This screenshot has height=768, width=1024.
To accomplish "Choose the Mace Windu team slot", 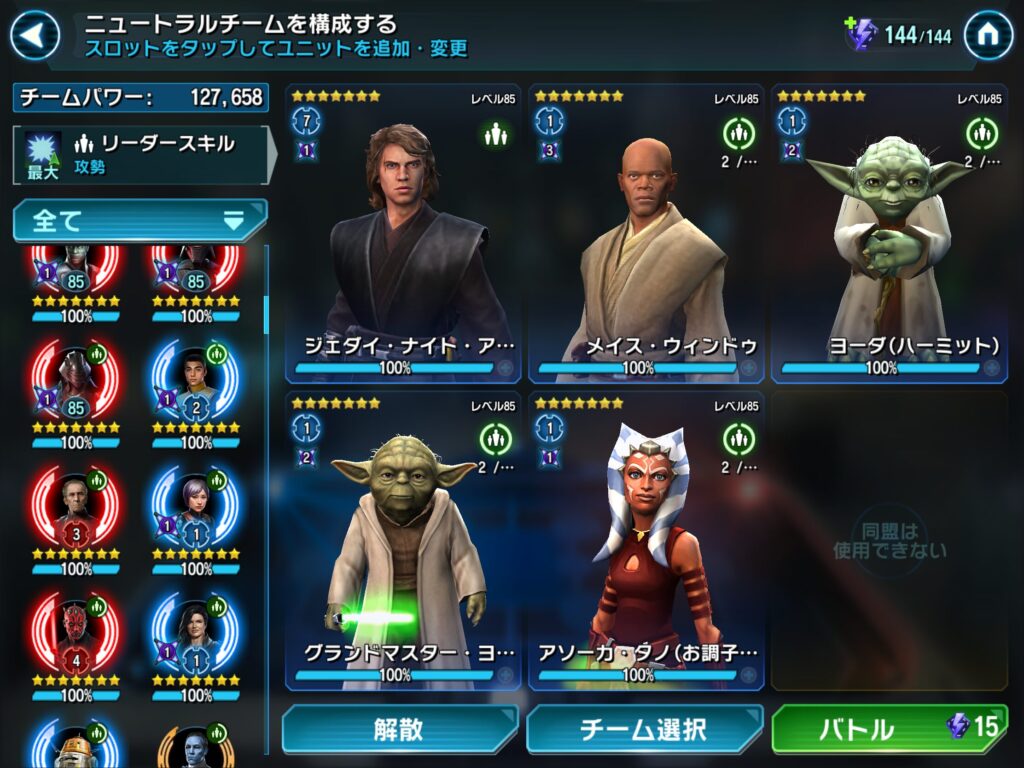I will coord(647,235).
